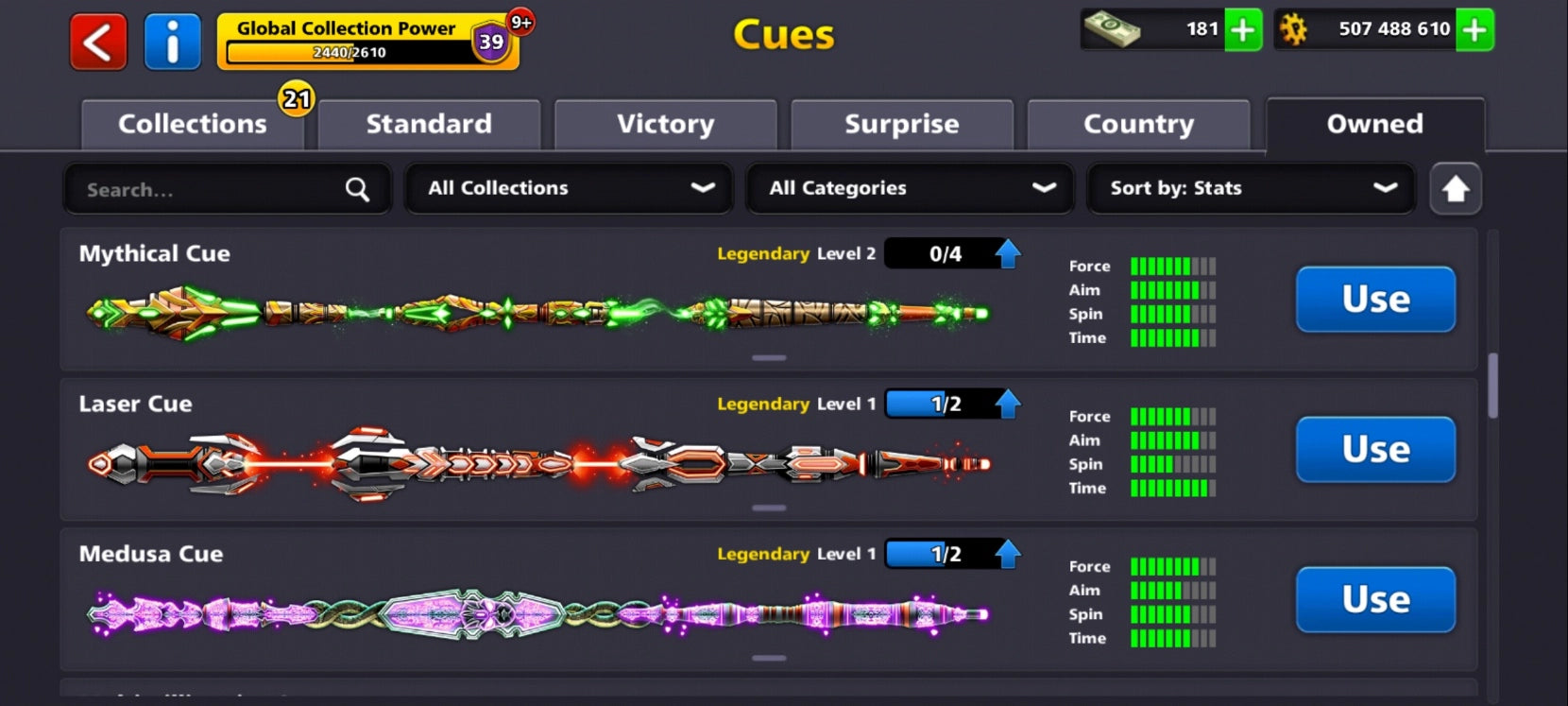Screen dimensions: 1568x706
Task: Switch to the Standard cues tab
Action: 429,124
